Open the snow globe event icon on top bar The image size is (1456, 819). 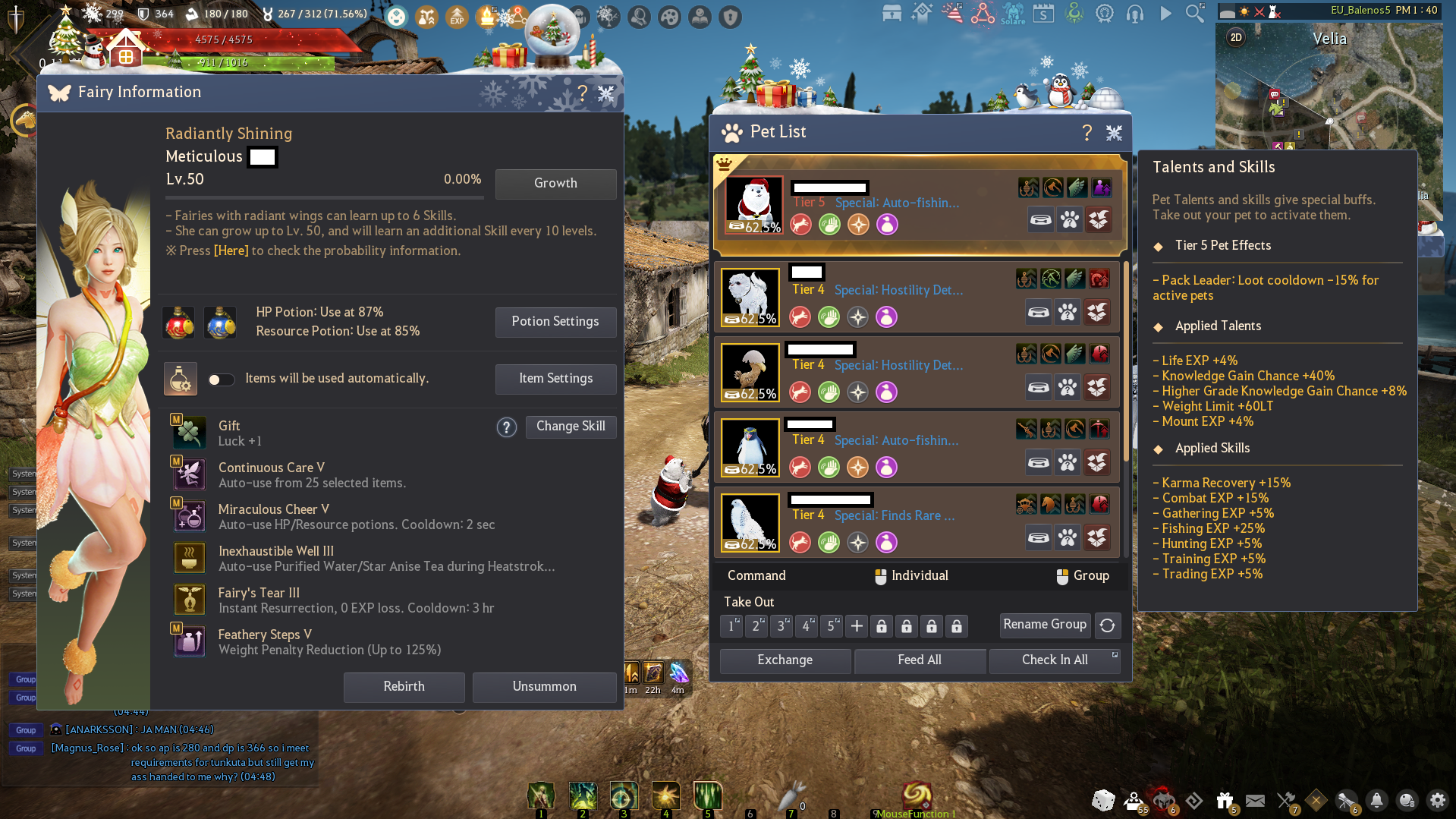point(553,32)
